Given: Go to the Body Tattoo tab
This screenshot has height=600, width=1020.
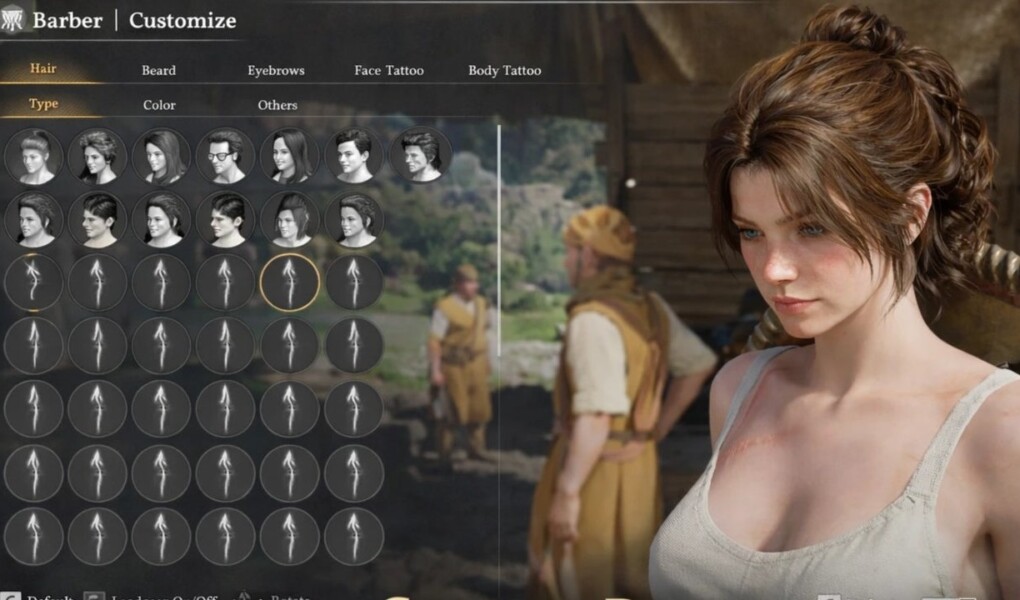Looking at the screenshot, I should 504,71.
